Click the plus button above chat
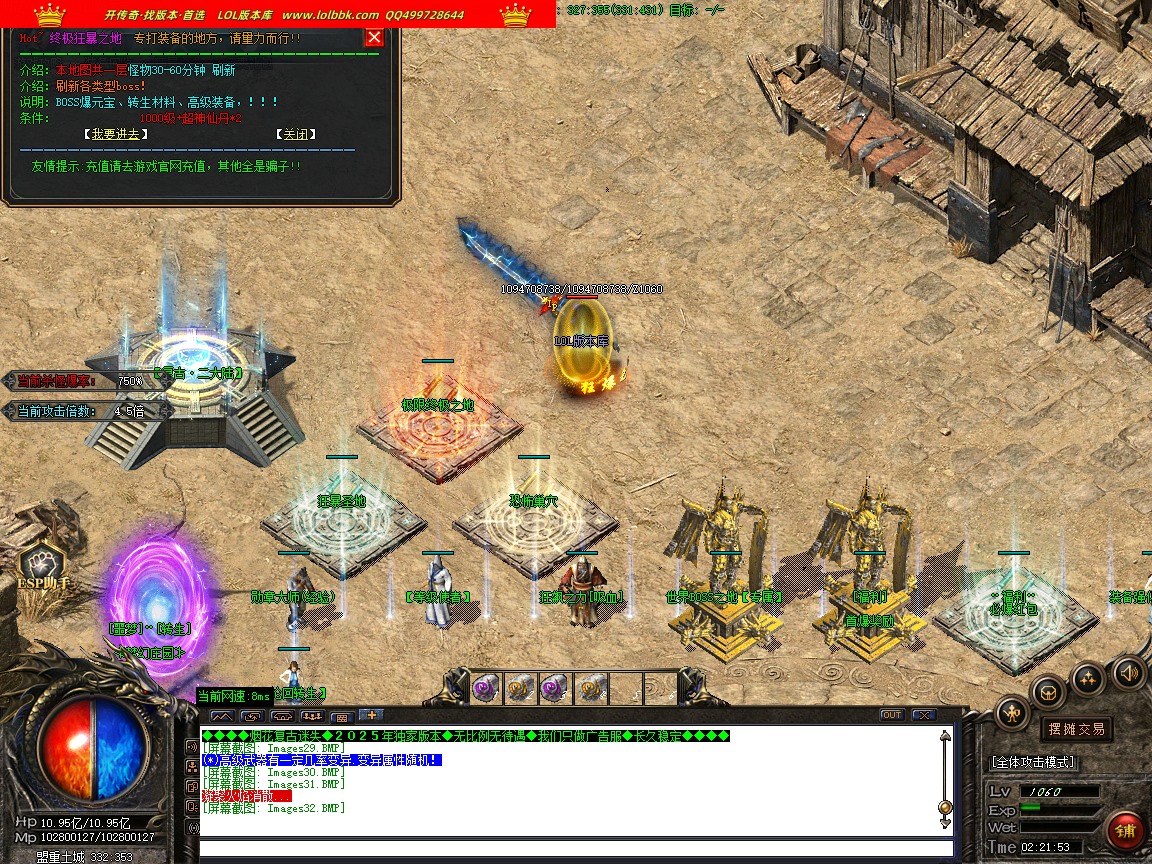Image resolution: width=1152 pixels, height=864 pixels. 370,715
